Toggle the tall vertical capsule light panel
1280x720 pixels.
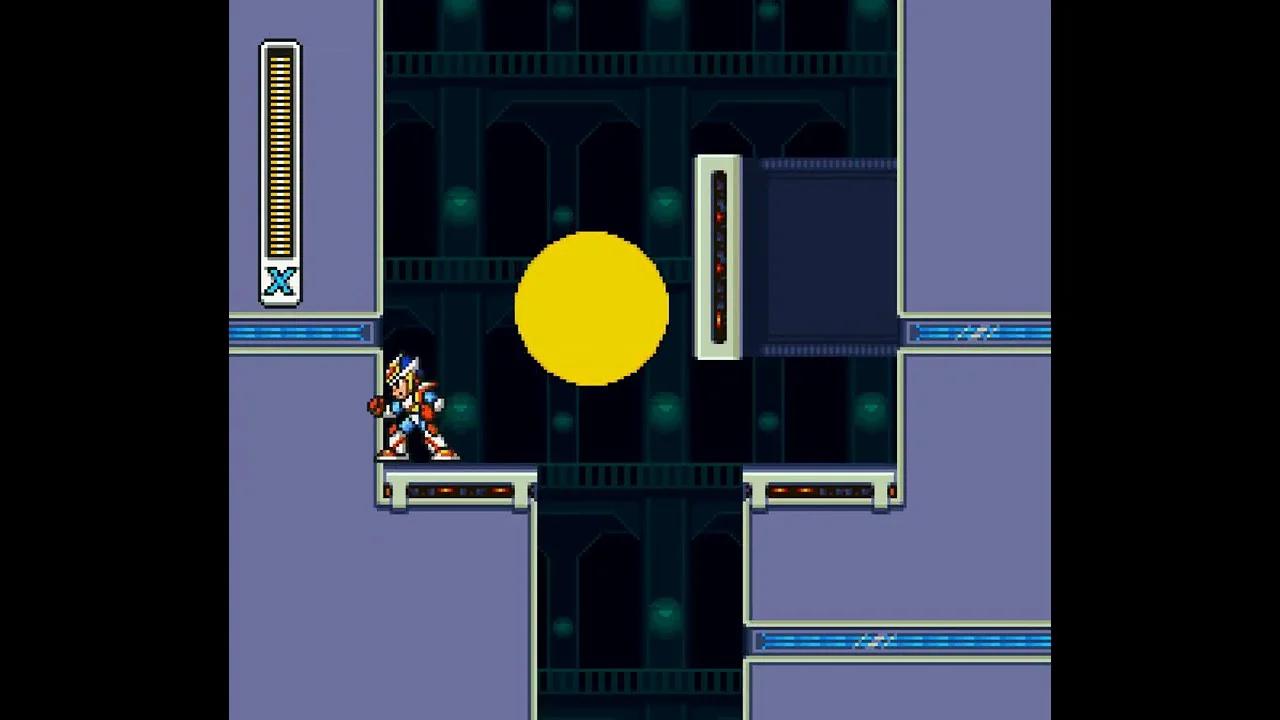point(720,255)
